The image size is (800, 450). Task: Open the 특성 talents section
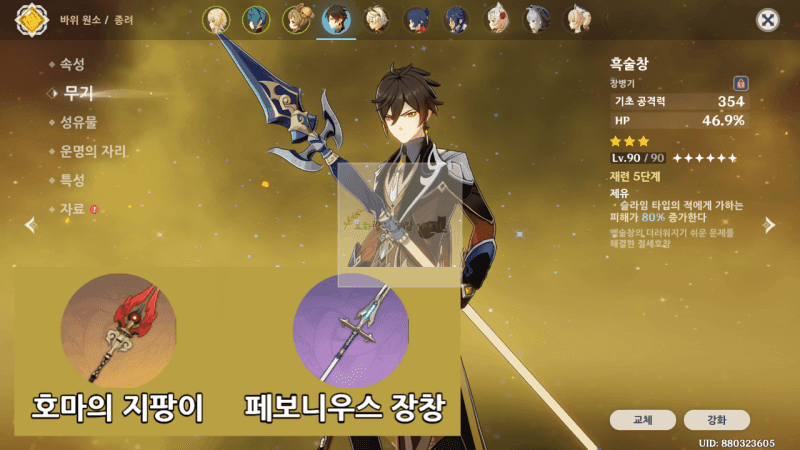(x=72, y=180)
